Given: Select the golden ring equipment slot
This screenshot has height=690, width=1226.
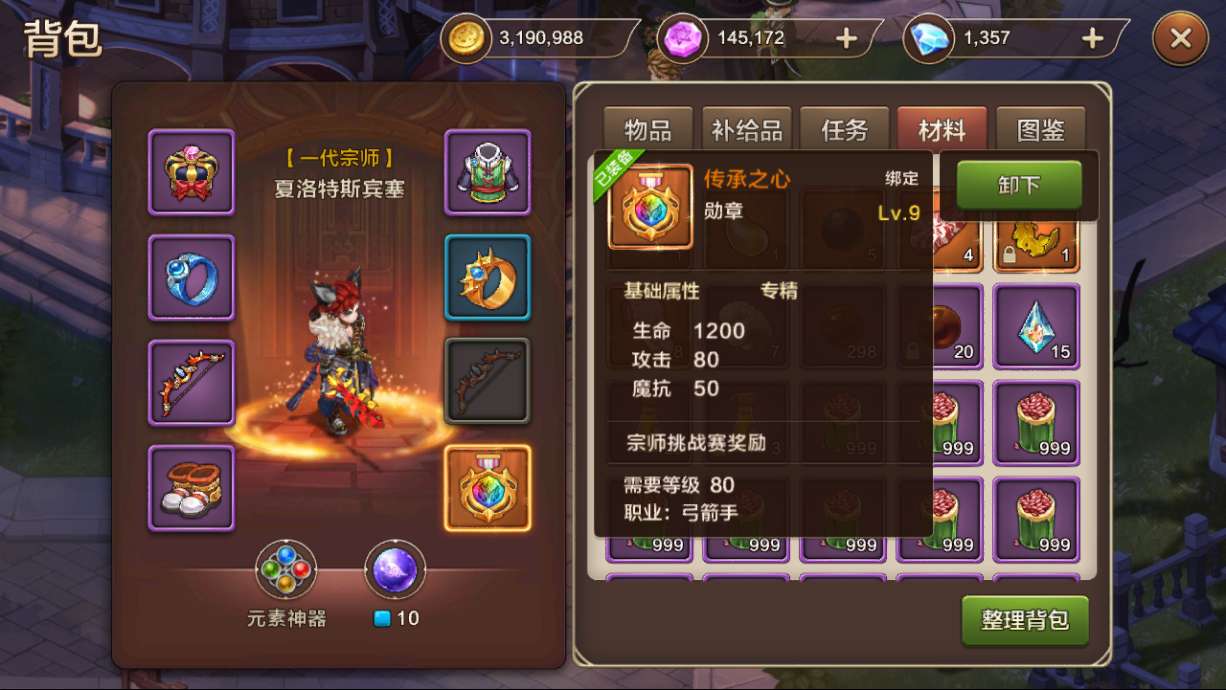Looking at the screenshot, I should 487,278.
